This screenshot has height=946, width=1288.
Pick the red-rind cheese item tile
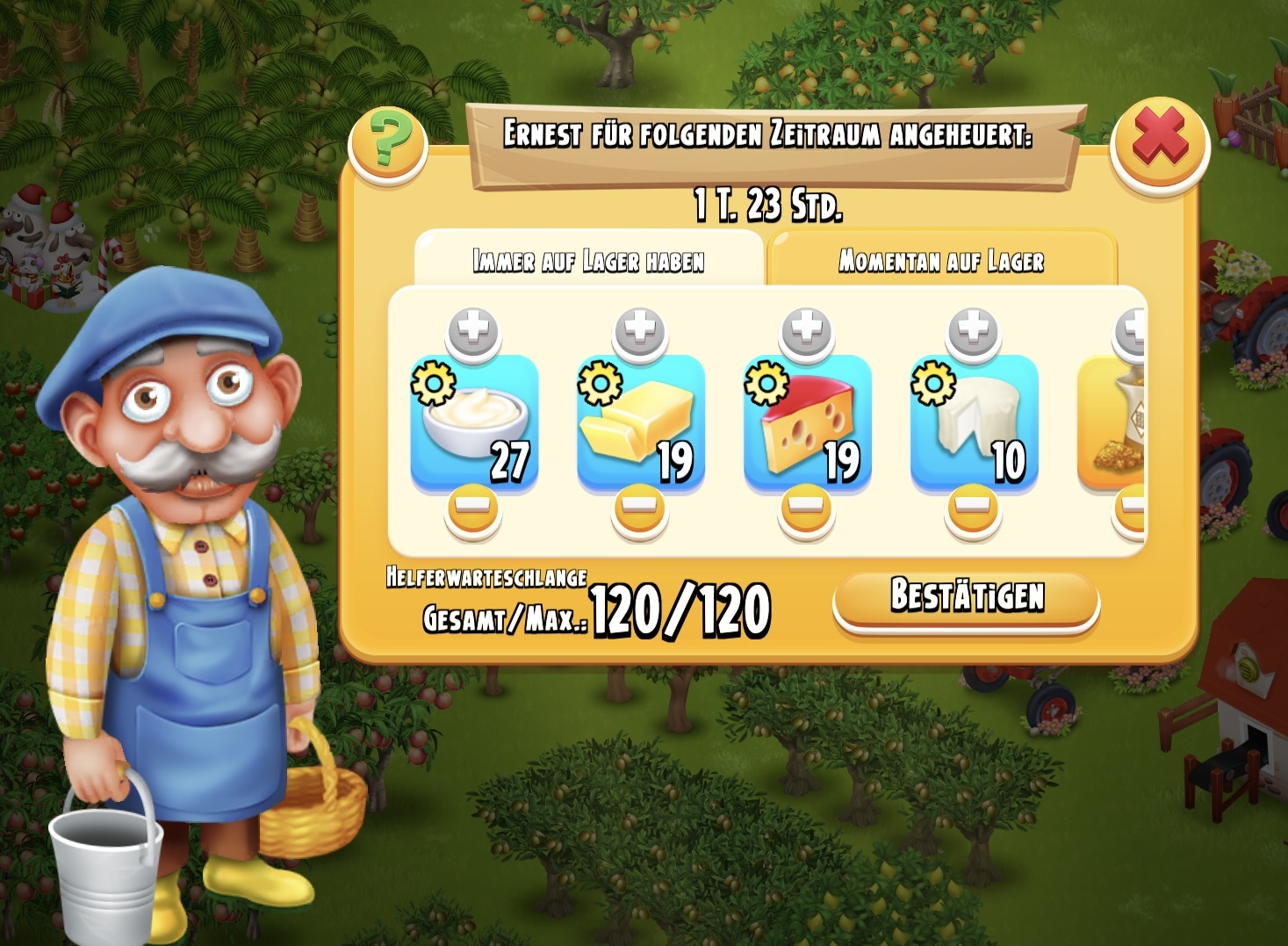click(x=808, y=422)
